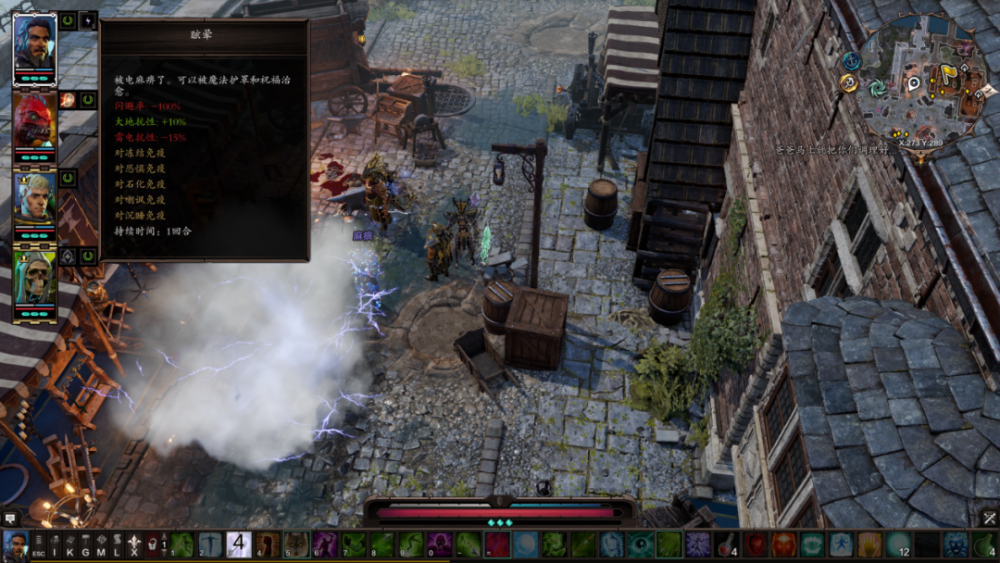The height and width of the screenshot is (563, 1000).
Task: Cast the teal eye skill icon
Action: pos(641,545)
